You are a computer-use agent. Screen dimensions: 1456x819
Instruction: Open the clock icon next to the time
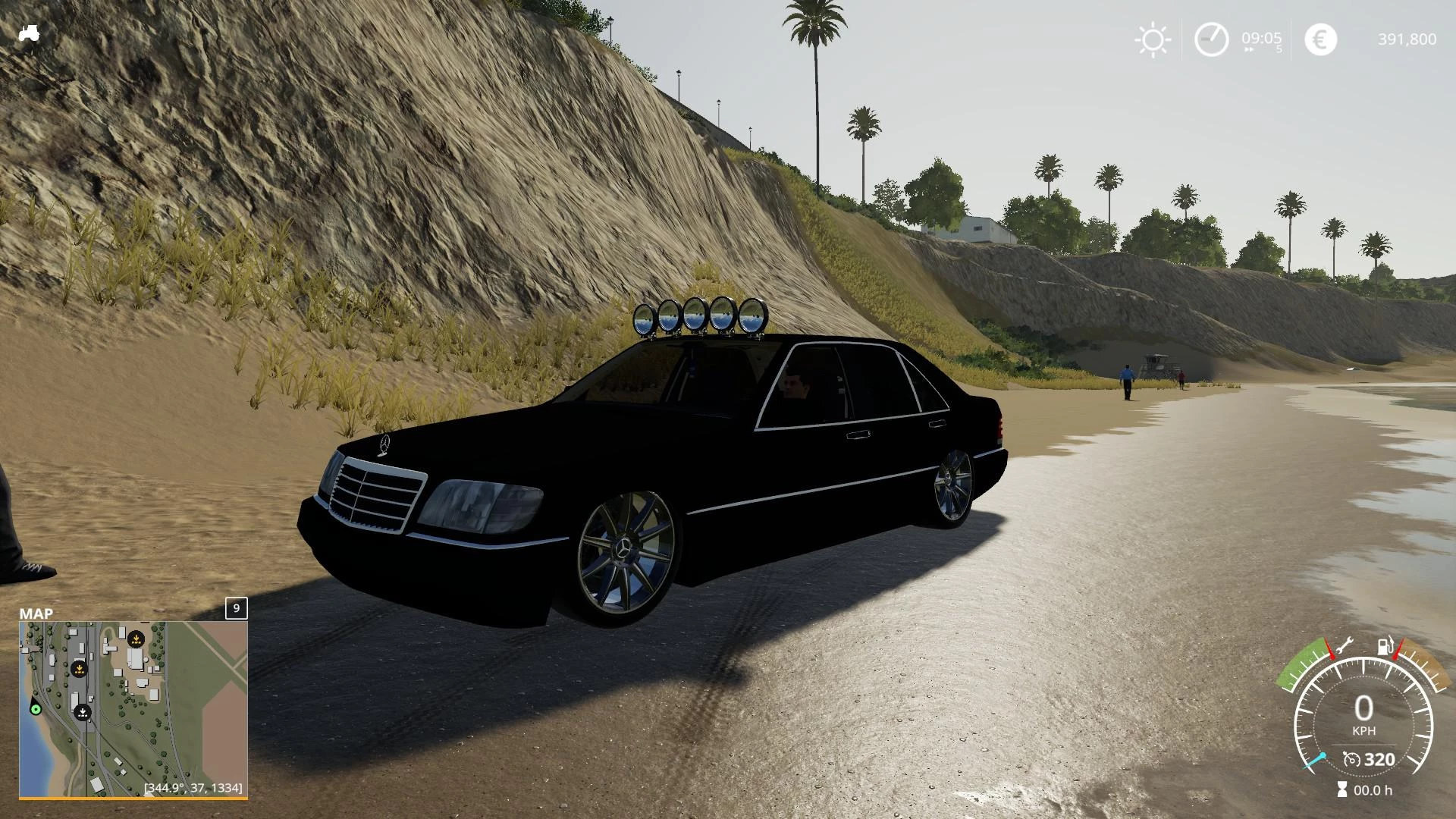1212,37
